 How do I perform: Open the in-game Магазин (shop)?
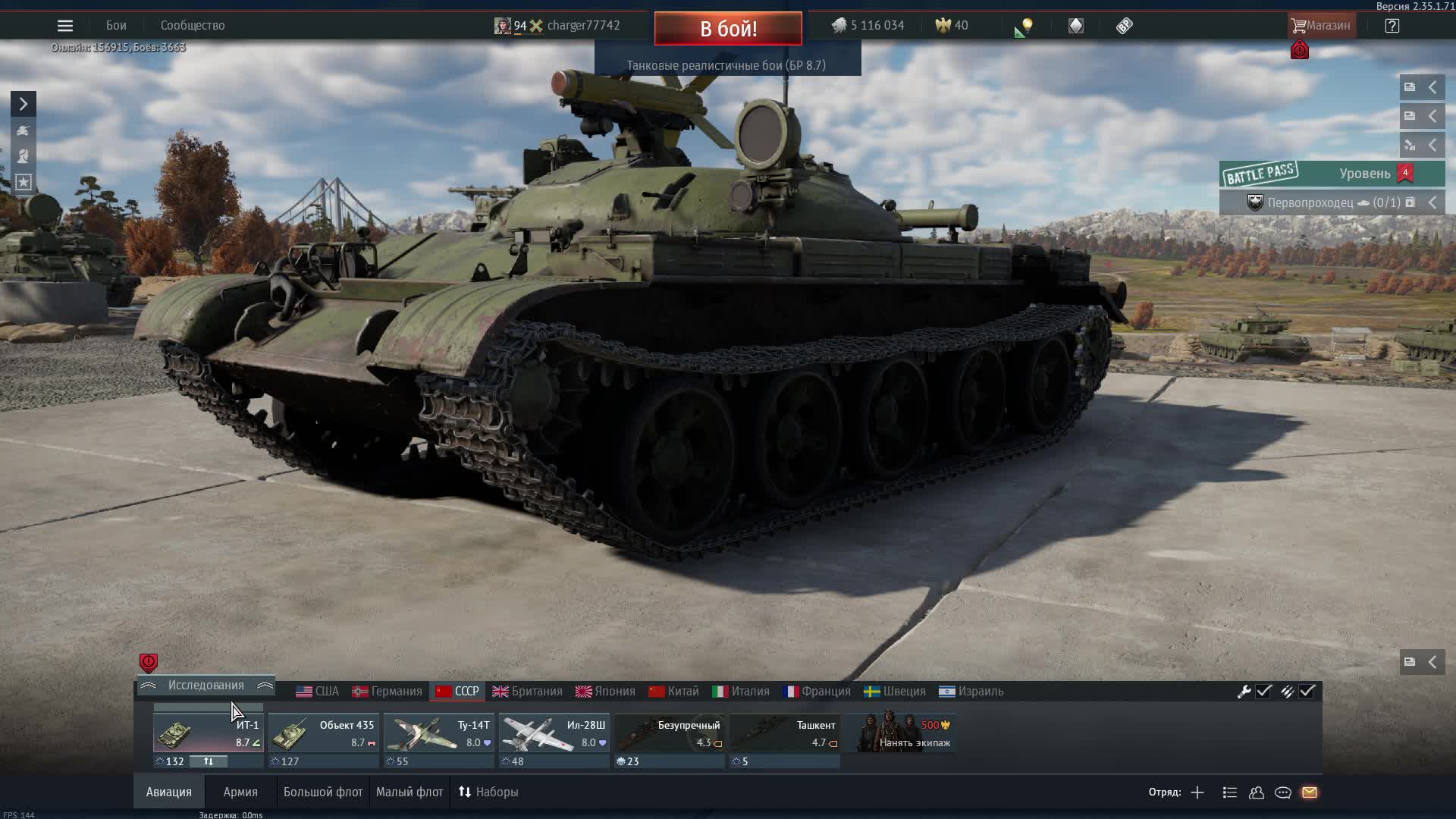pyautogui.click(x=1323, y=25)
